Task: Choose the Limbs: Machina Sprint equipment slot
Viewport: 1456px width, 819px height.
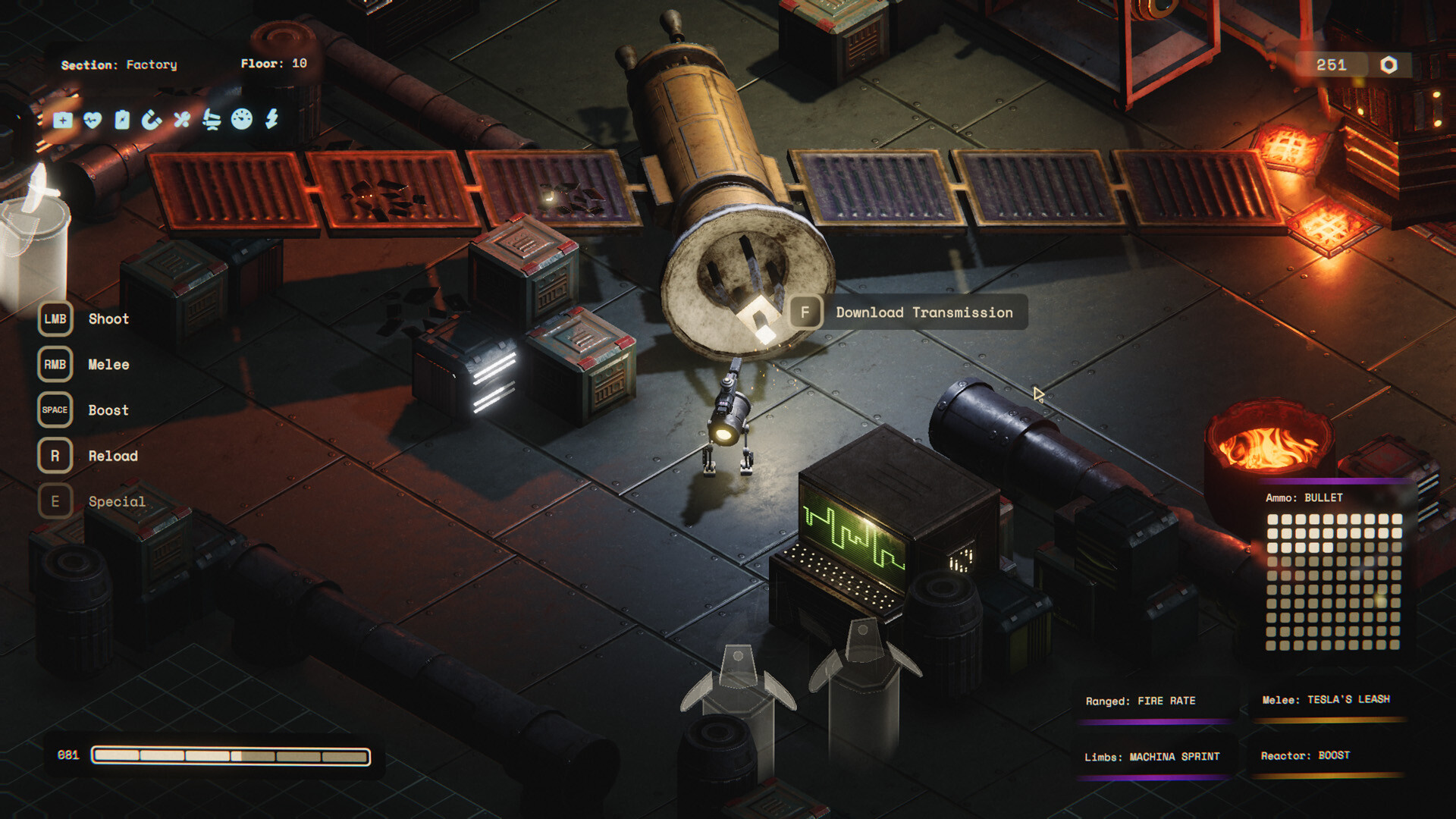Action: click(x=1152, y=758)
